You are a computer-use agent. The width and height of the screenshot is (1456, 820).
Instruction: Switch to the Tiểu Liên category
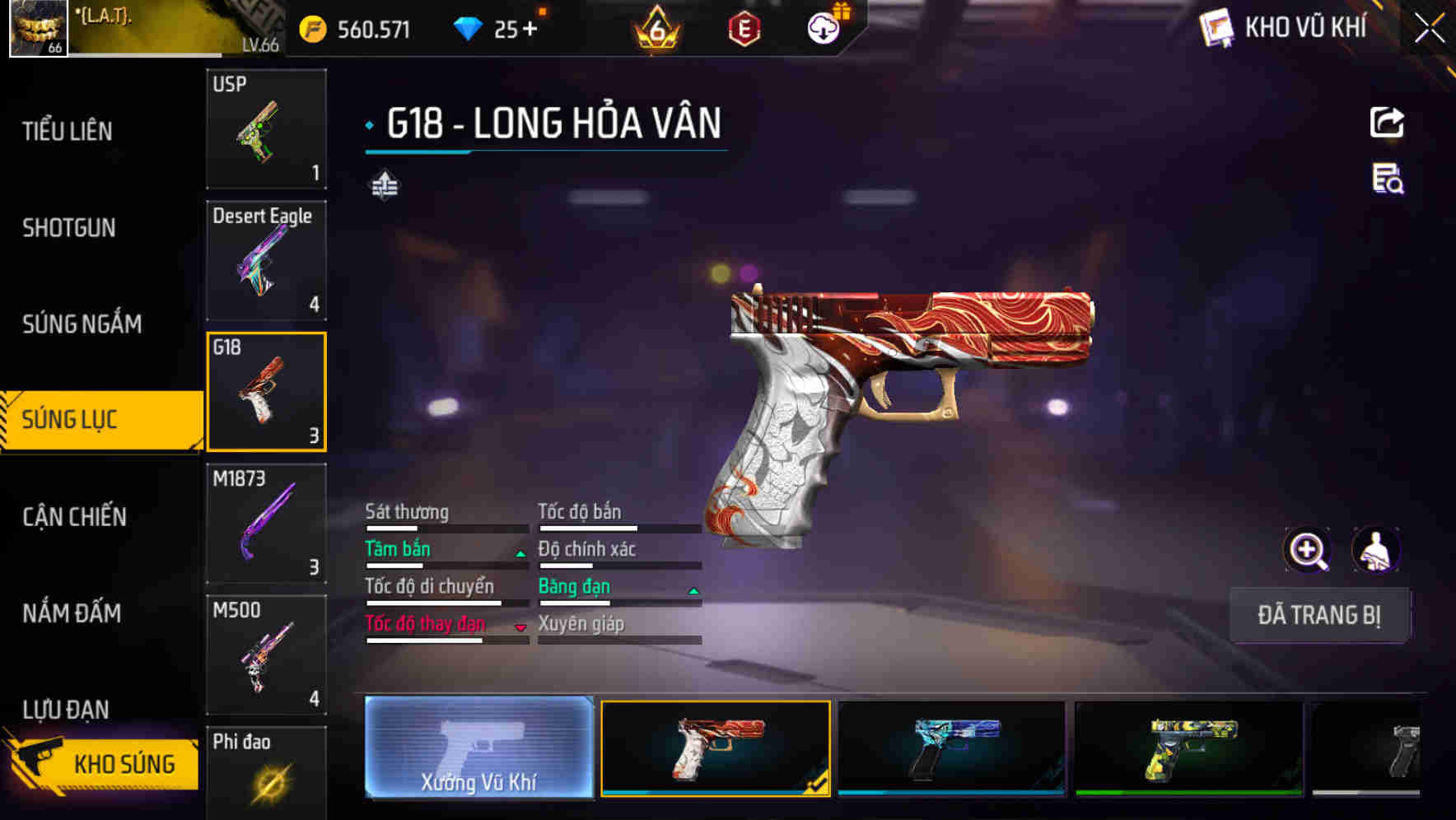tap(68, 131)
